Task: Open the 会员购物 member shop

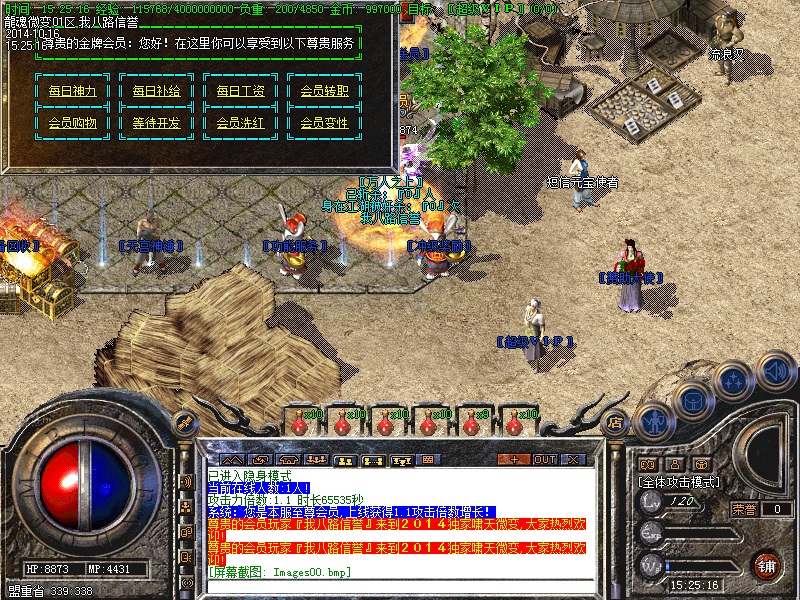Action: click(72, 123)
